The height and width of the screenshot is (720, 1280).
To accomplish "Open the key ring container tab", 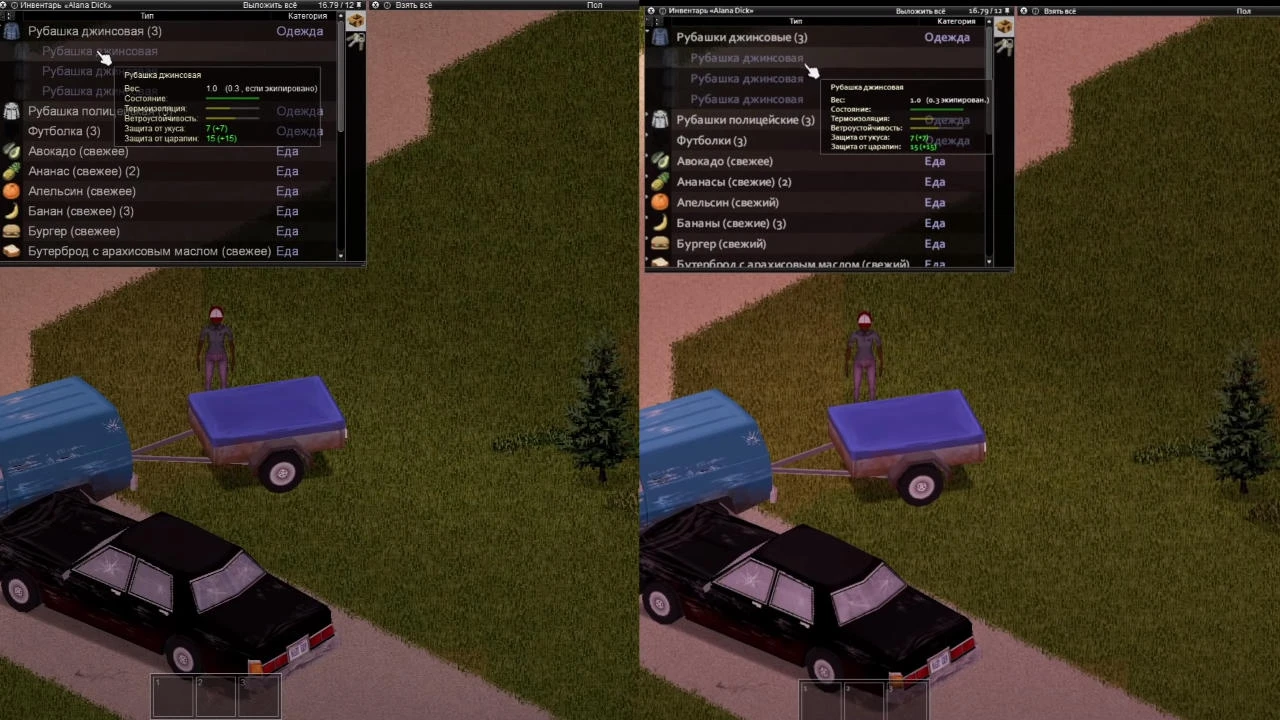I will [x=355, y=41].
